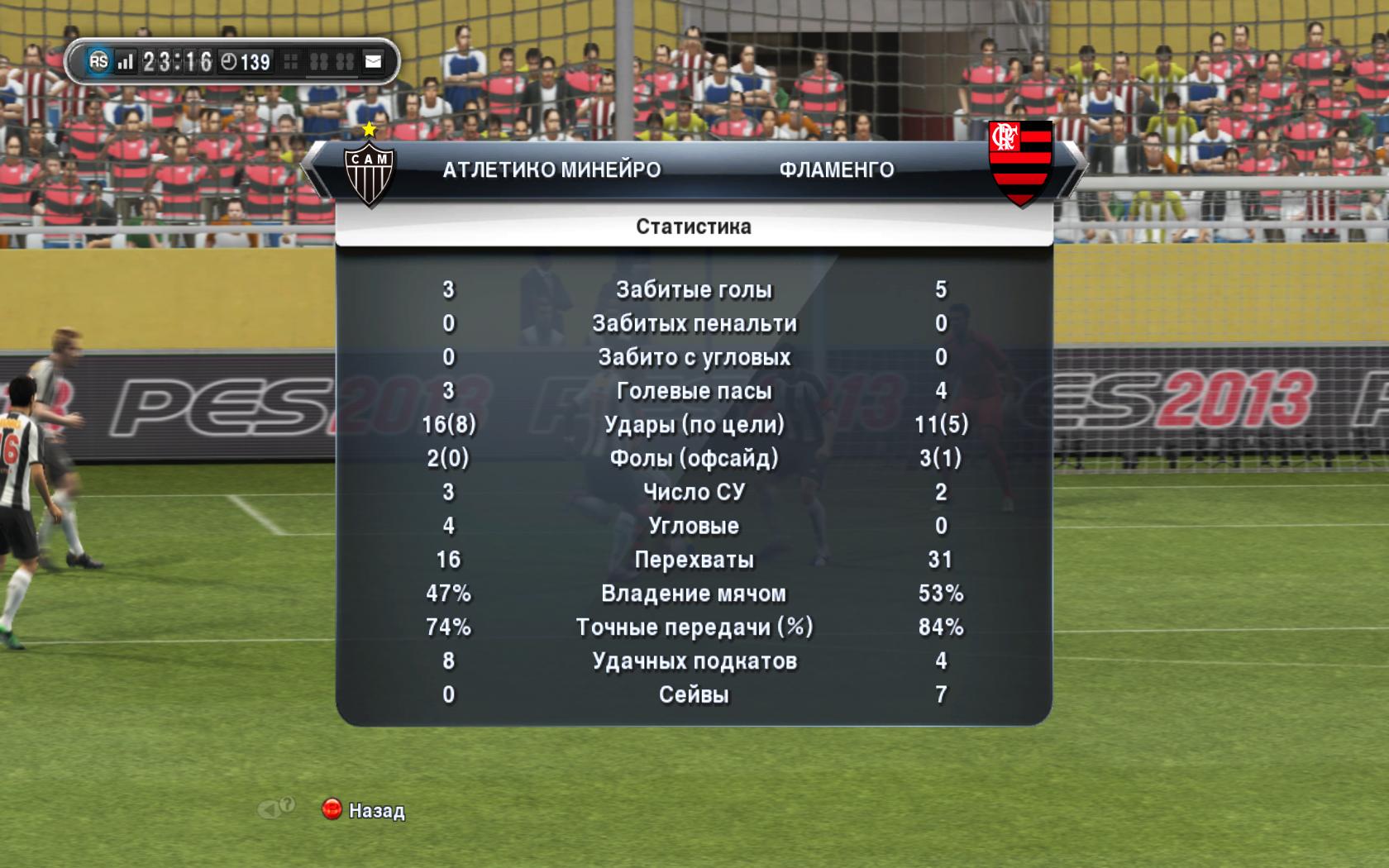The height and width of the screenshot is (868, 1389).
Task: Click the RS logo in the overlay bar
Action: coord(98,61)
